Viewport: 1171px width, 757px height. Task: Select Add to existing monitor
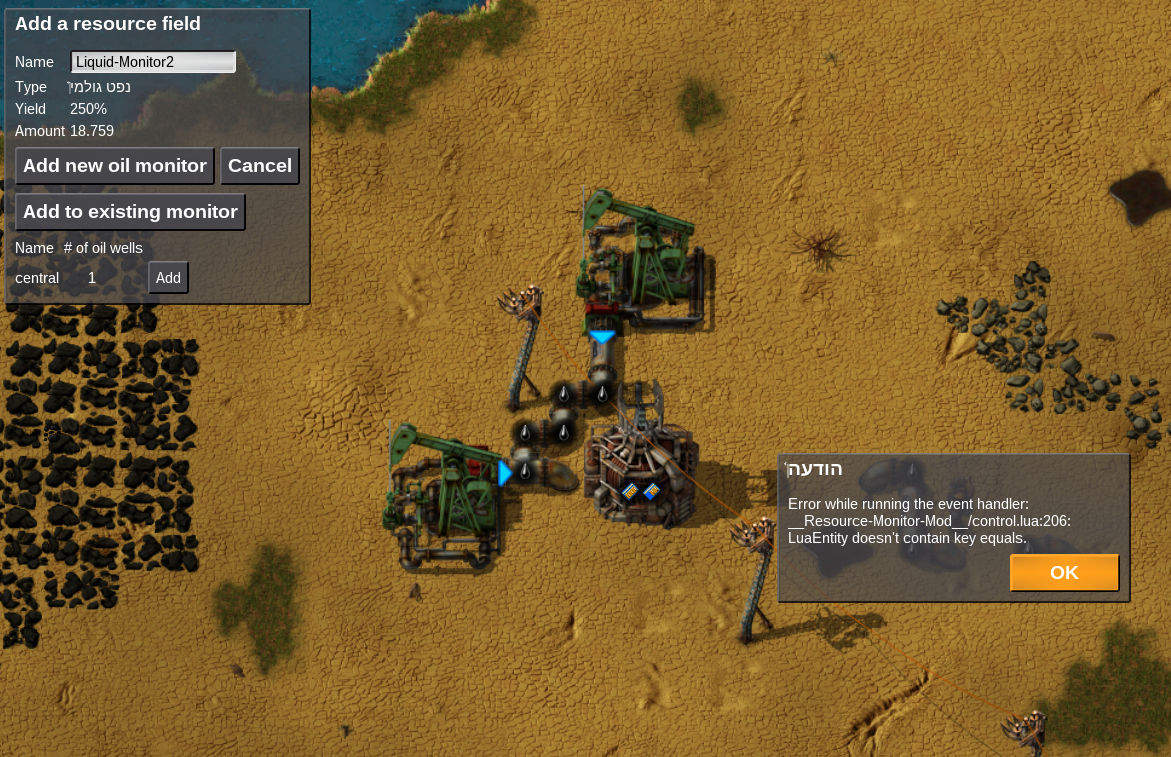(130, 212)
